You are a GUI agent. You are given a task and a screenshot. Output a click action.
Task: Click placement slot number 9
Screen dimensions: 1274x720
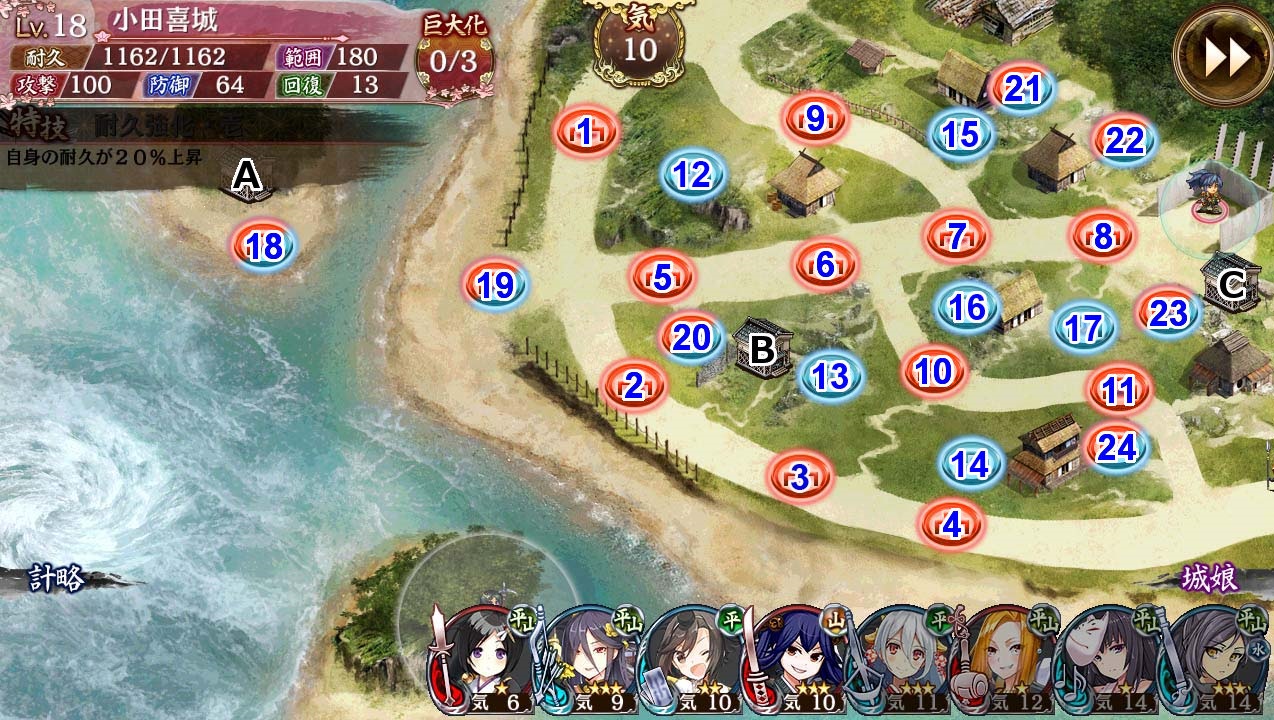(x=815, y=118)
